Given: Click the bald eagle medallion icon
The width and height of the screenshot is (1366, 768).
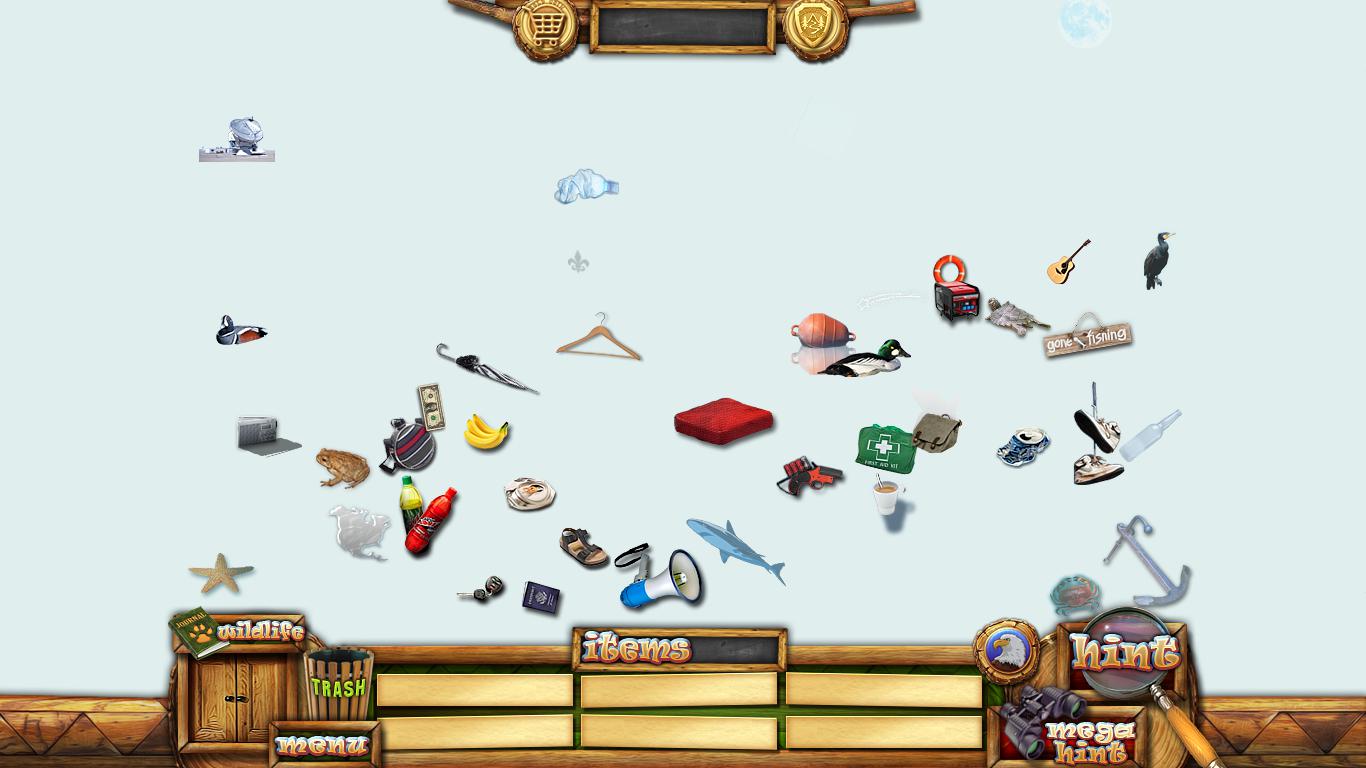Looking at the screenshot, I should click(1006, 651).
